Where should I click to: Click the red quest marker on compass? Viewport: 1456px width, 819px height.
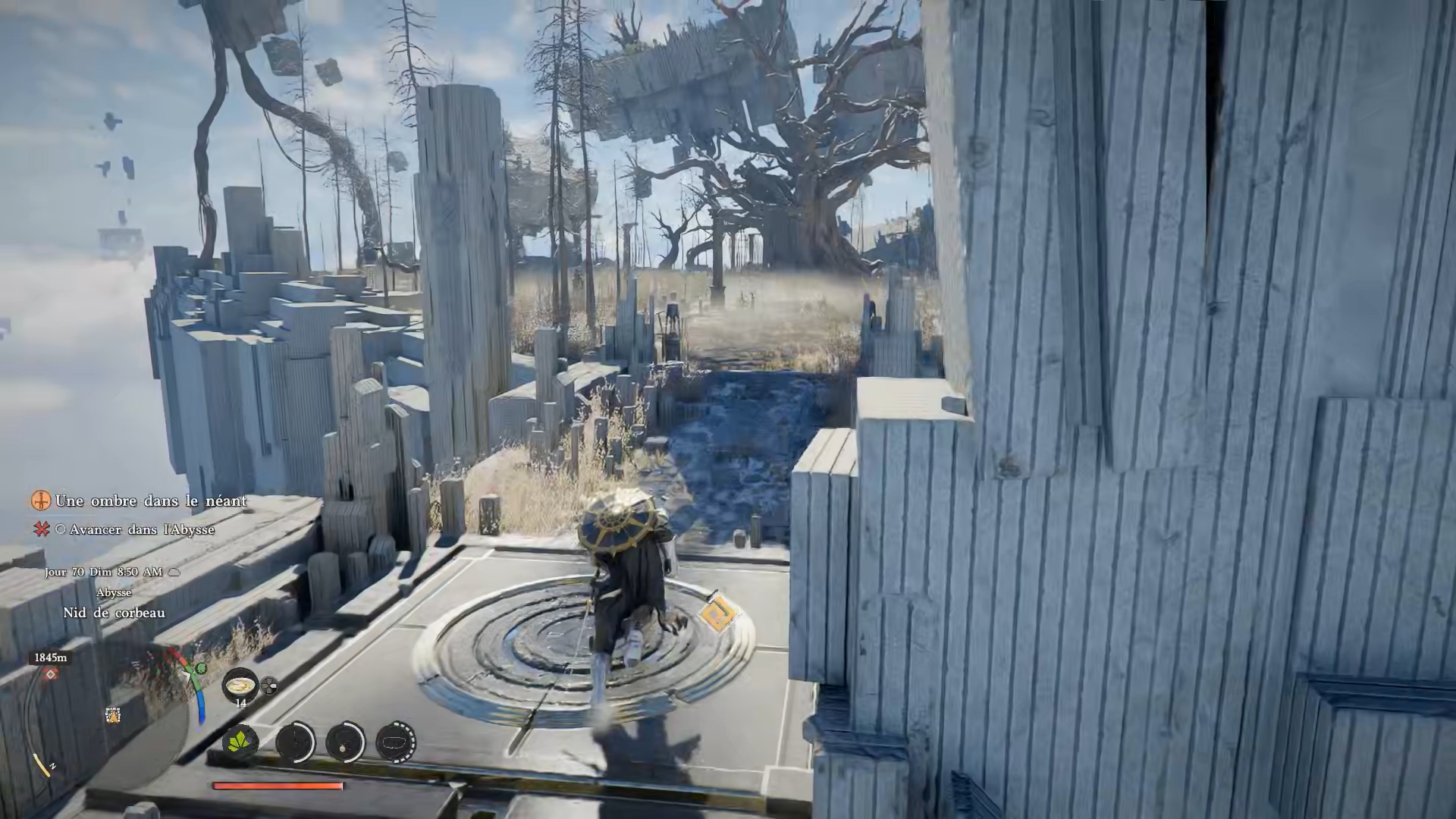point(51,674)
